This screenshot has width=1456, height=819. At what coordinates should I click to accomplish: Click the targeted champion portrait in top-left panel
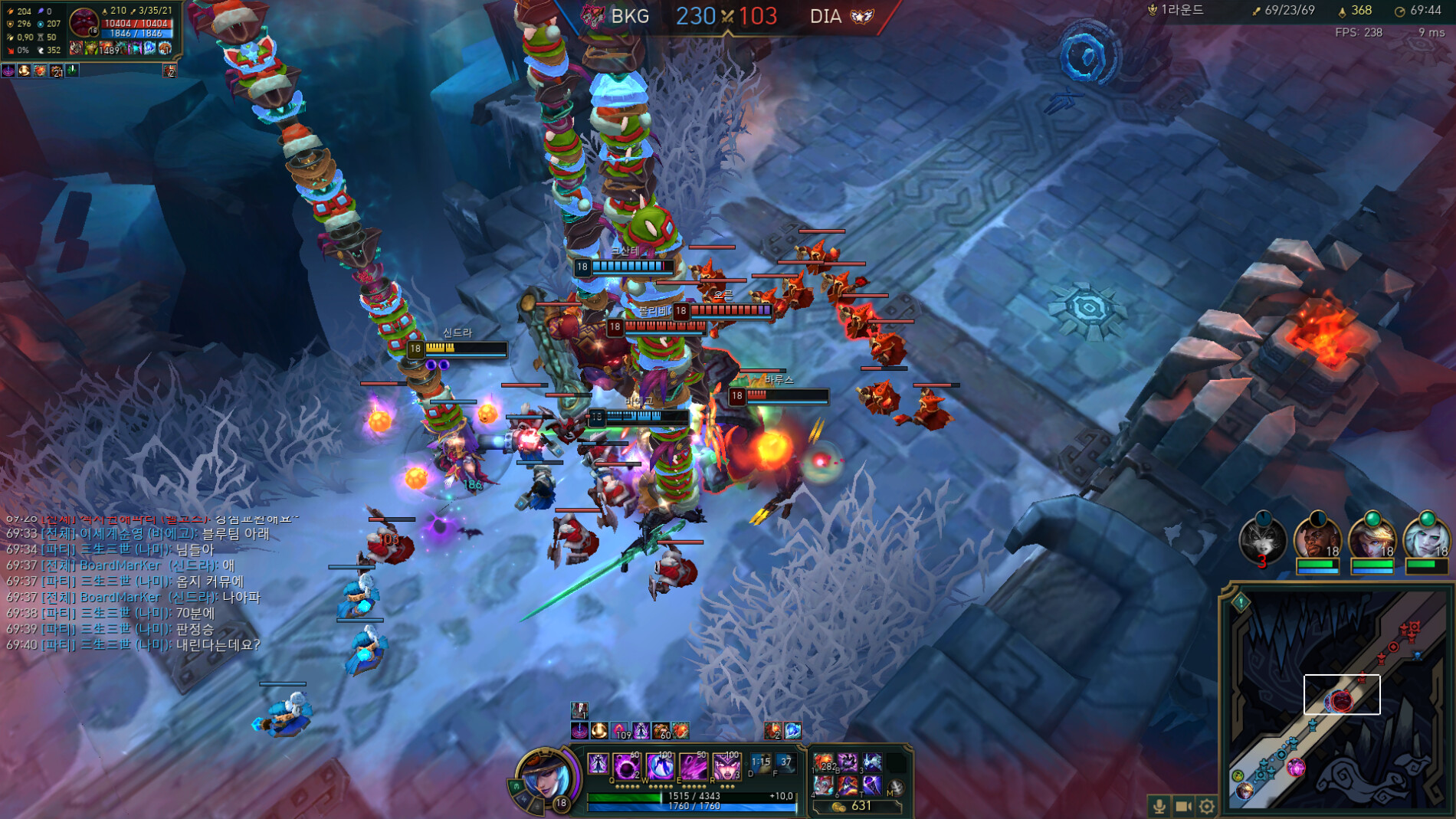click(83, 22)
